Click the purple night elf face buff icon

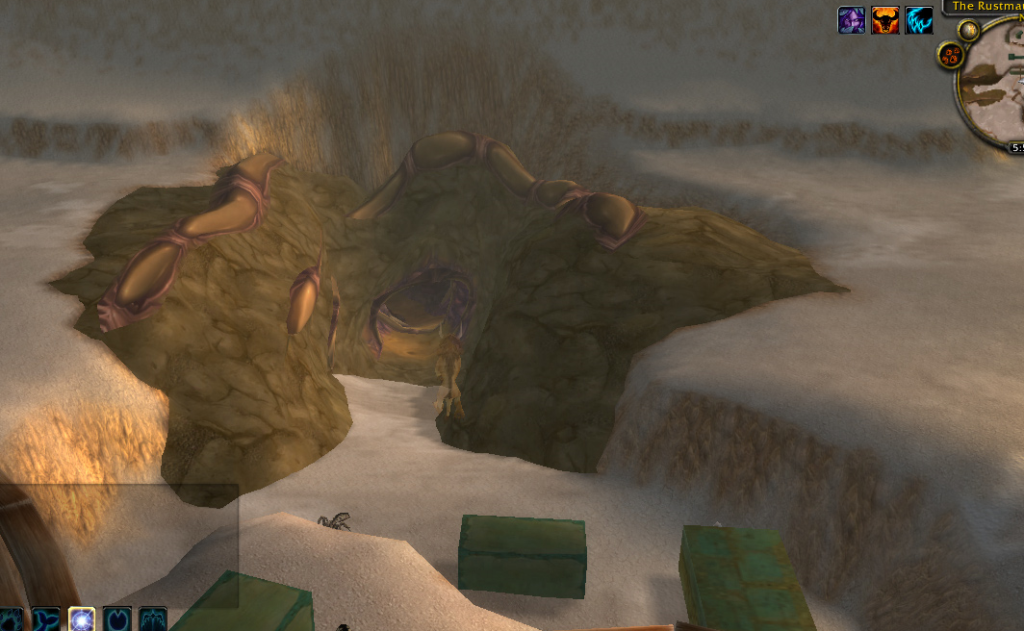[x=851, y=20]
